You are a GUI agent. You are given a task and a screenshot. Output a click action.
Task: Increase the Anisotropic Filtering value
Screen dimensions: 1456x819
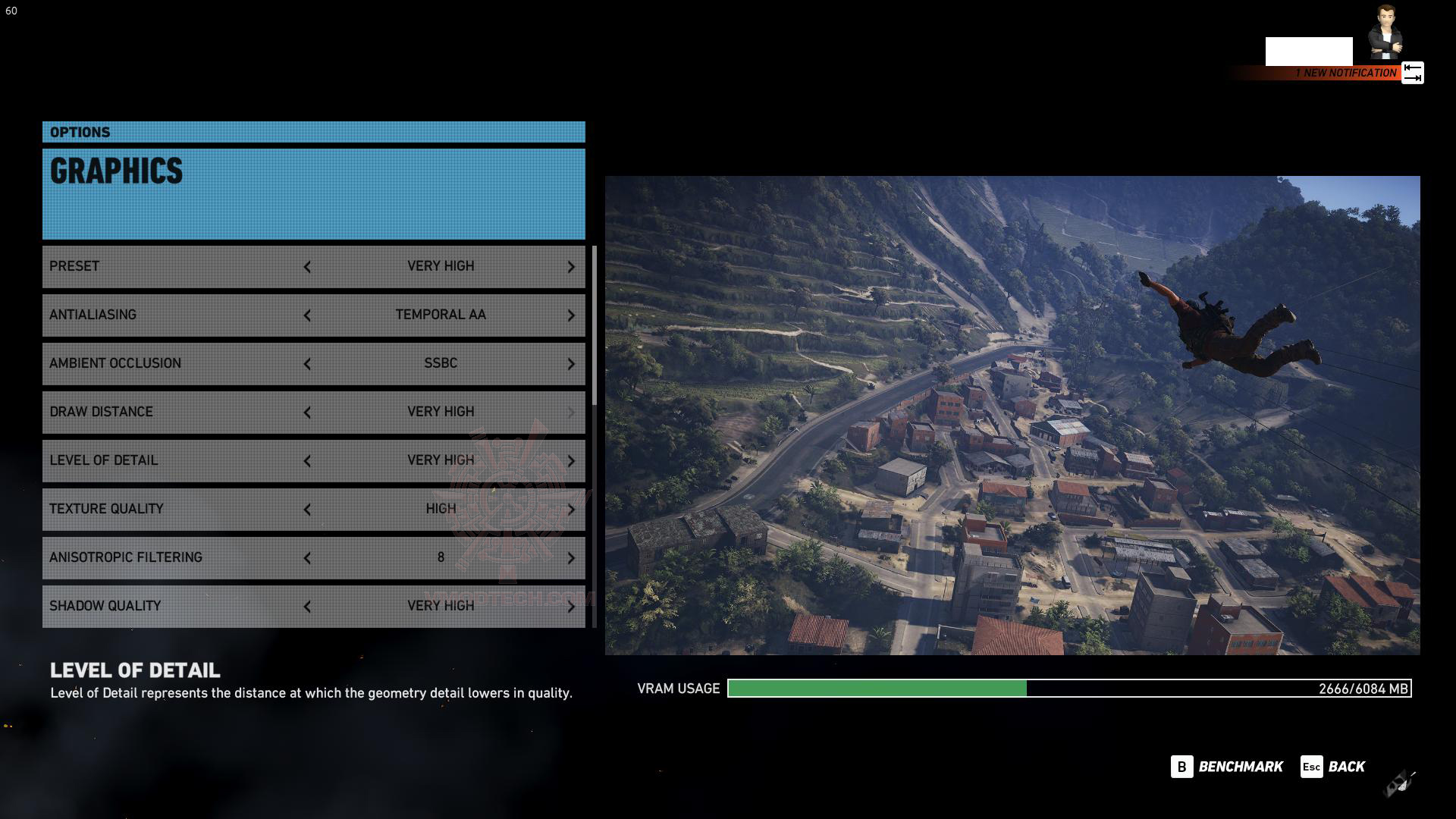pyautogui.click(x=571, y=558)
